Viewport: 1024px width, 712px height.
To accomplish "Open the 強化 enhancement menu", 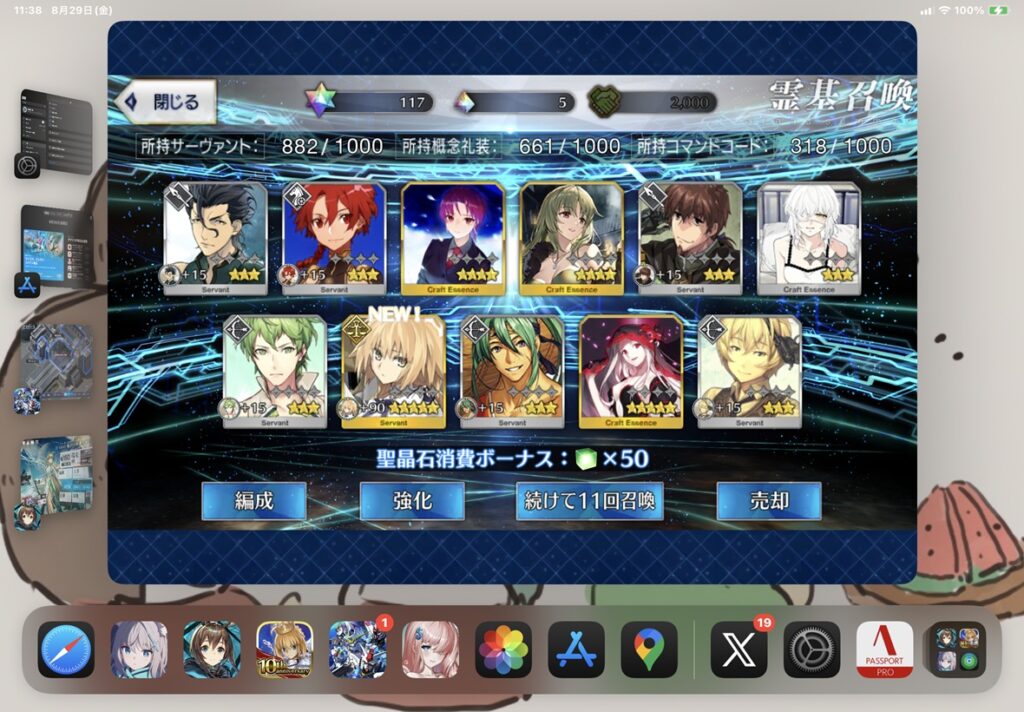I will pos(411,501).
